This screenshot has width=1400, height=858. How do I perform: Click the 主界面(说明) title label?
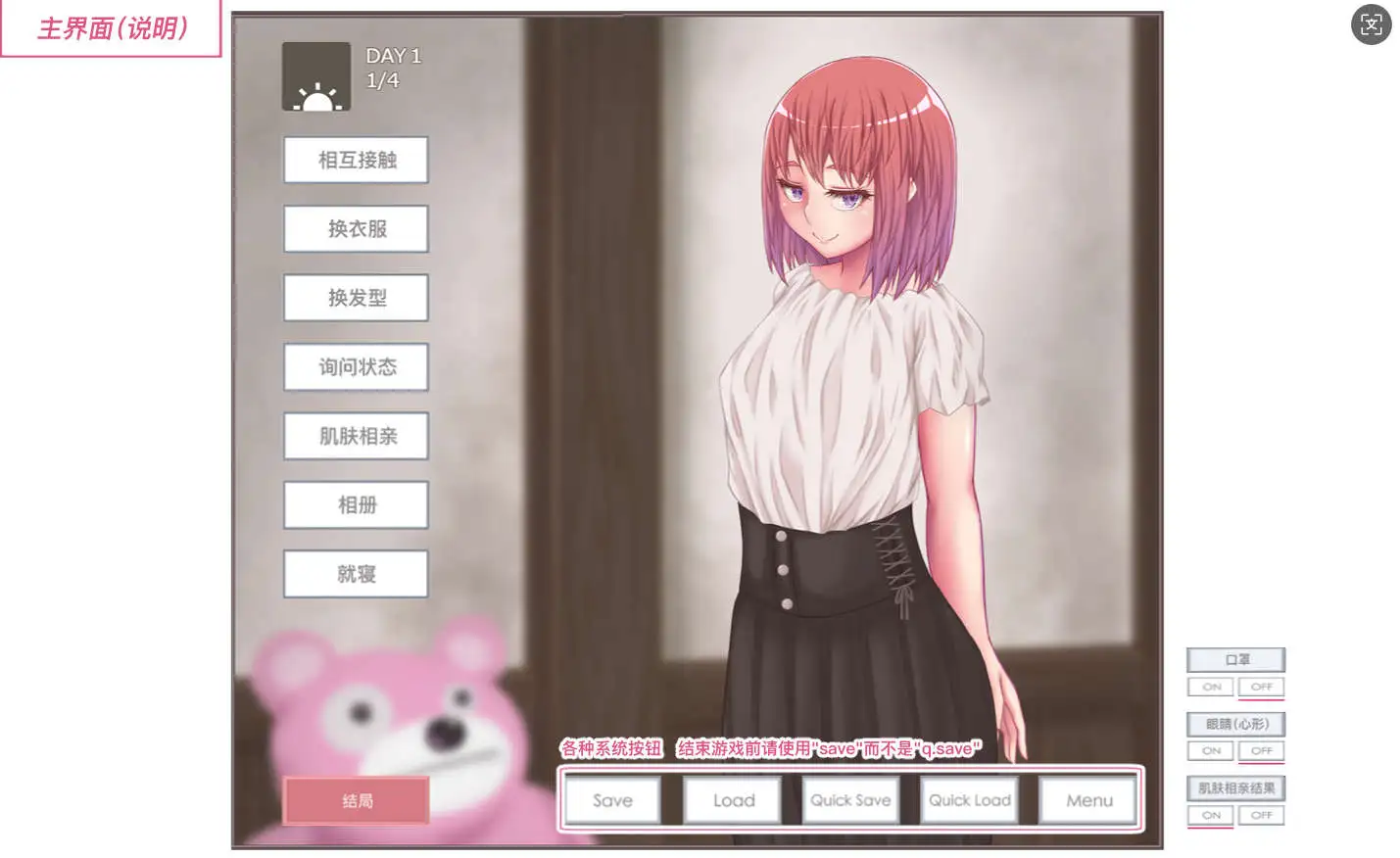click(x=111, y=27)
